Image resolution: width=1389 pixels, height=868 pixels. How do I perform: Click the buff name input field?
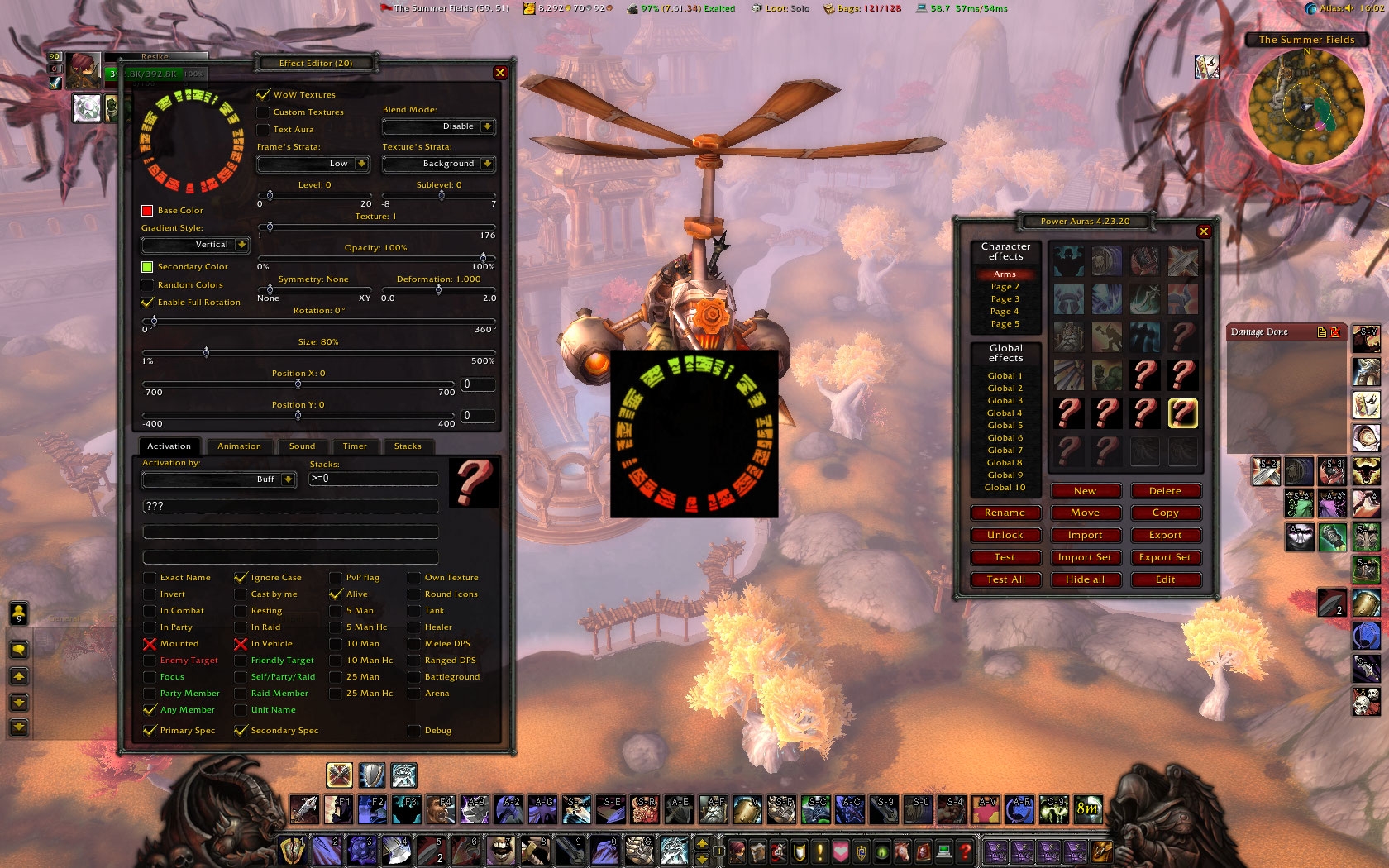(x=290, y=506)
